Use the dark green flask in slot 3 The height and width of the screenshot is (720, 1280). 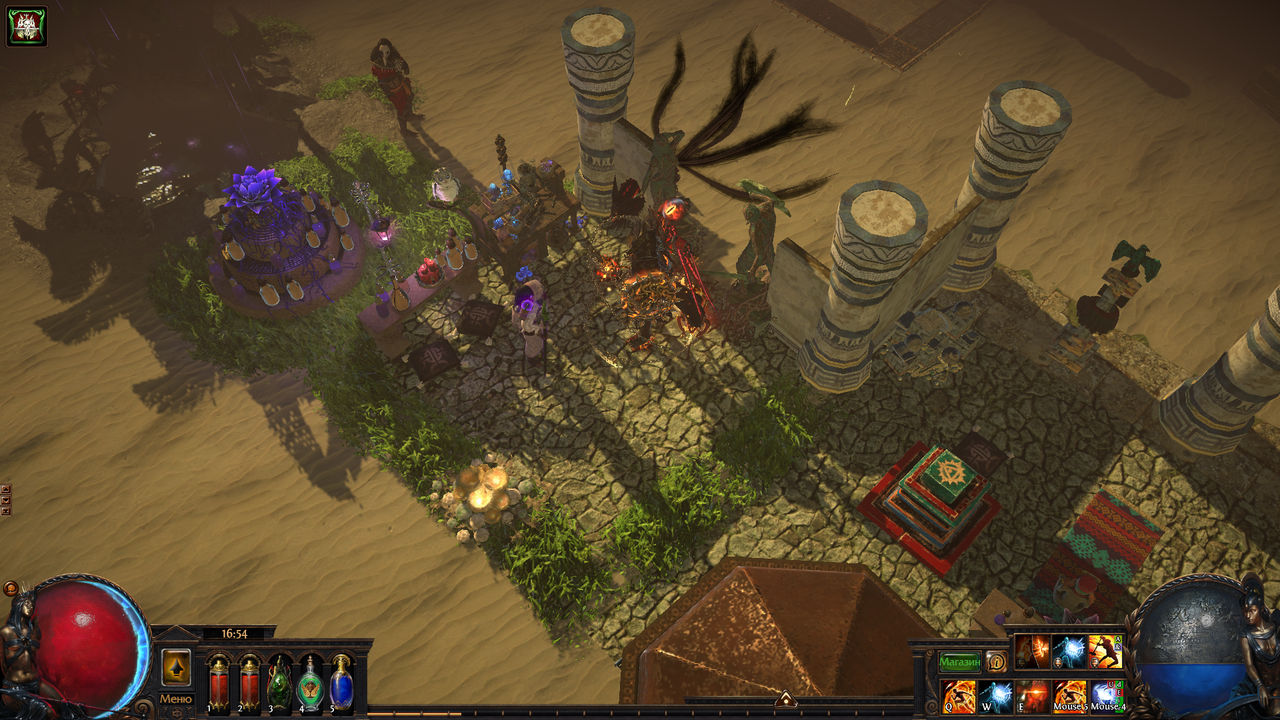(x=280, y=685)
